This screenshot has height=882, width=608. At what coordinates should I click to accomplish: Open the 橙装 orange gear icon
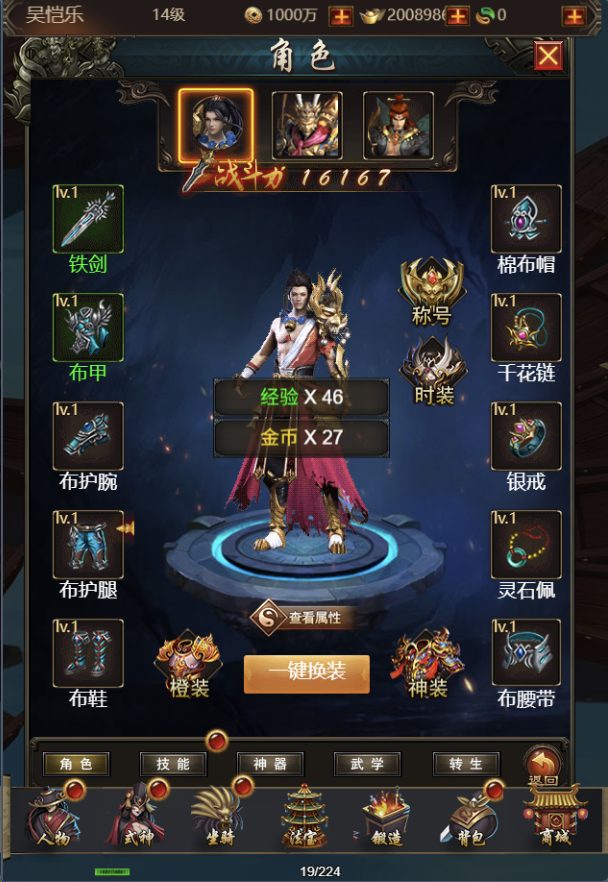(x=186, y=663)
